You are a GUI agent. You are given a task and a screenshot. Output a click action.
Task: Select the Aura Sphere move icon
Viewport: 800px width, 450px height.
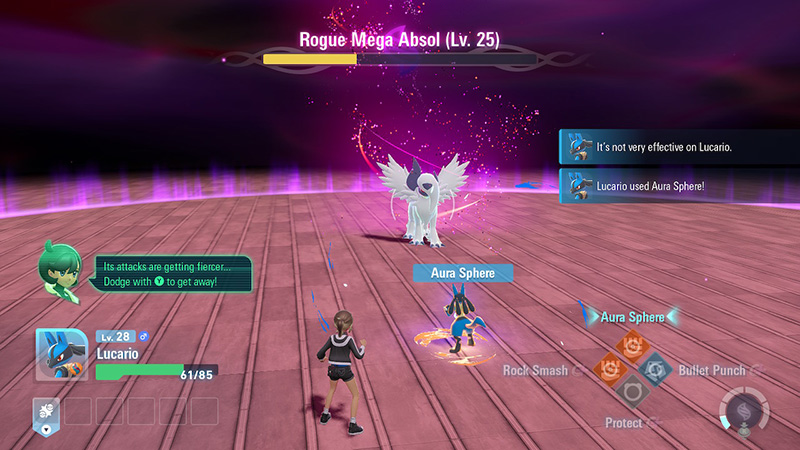point(632,346)
